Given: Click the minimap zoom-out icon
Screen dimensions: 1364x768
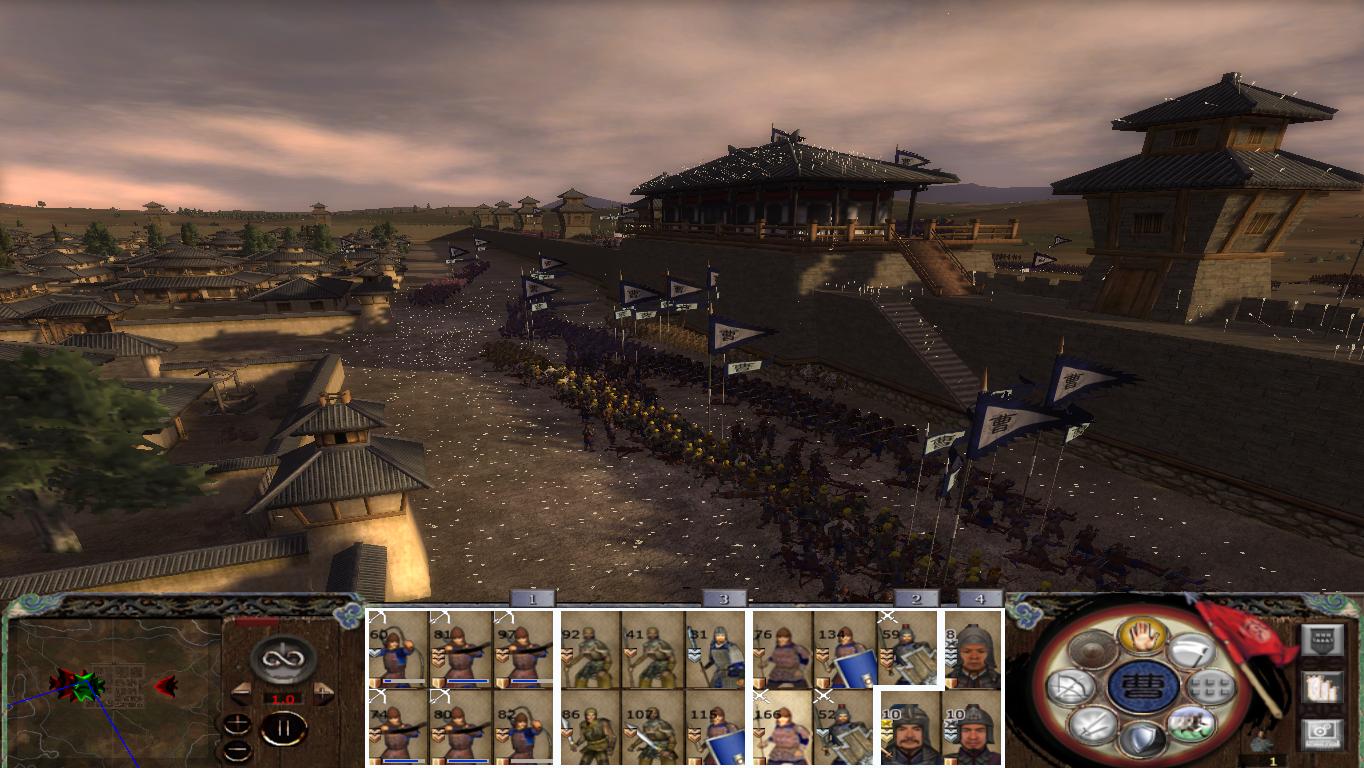Looking at the screenshot, I should [x=238, y=751].
